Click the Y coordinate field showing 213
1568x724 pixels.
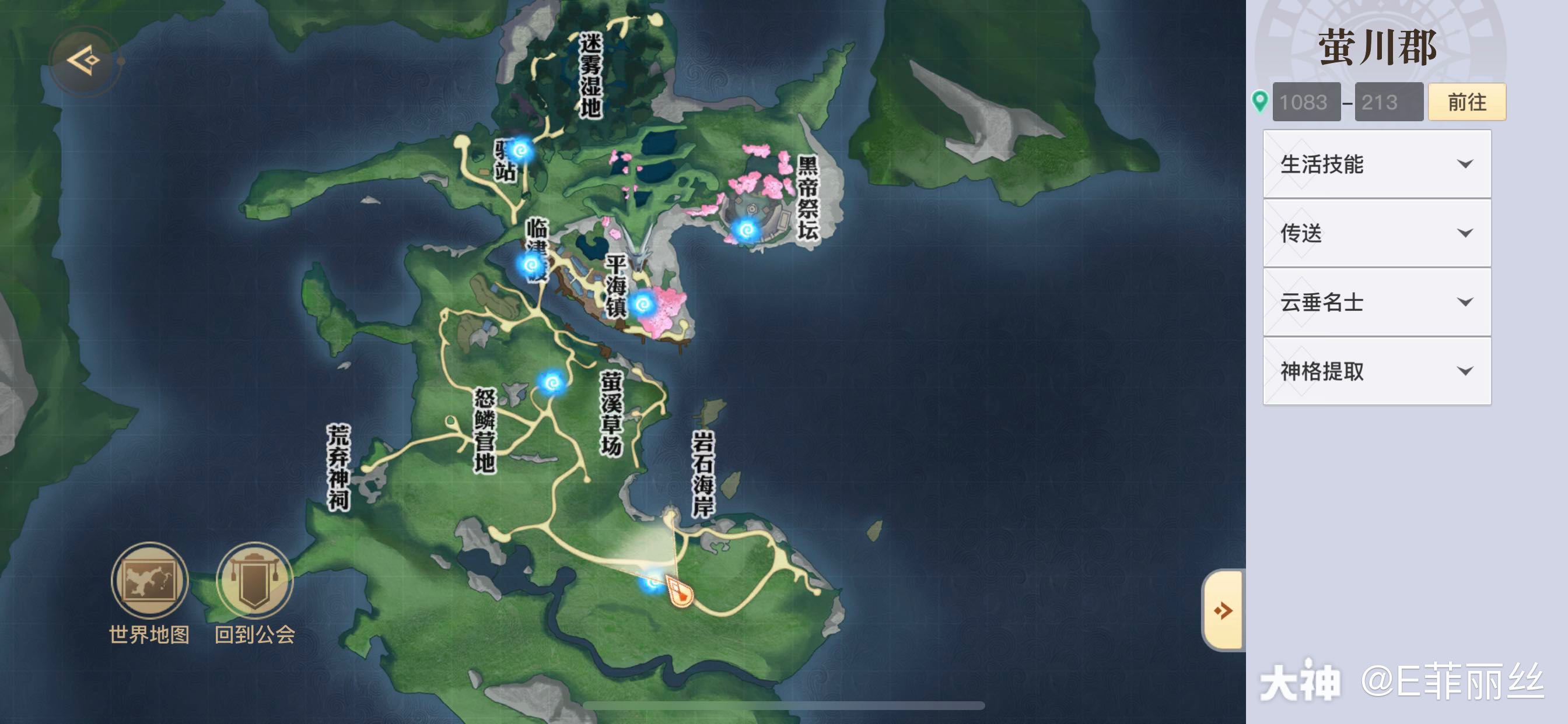(1389, 101)
